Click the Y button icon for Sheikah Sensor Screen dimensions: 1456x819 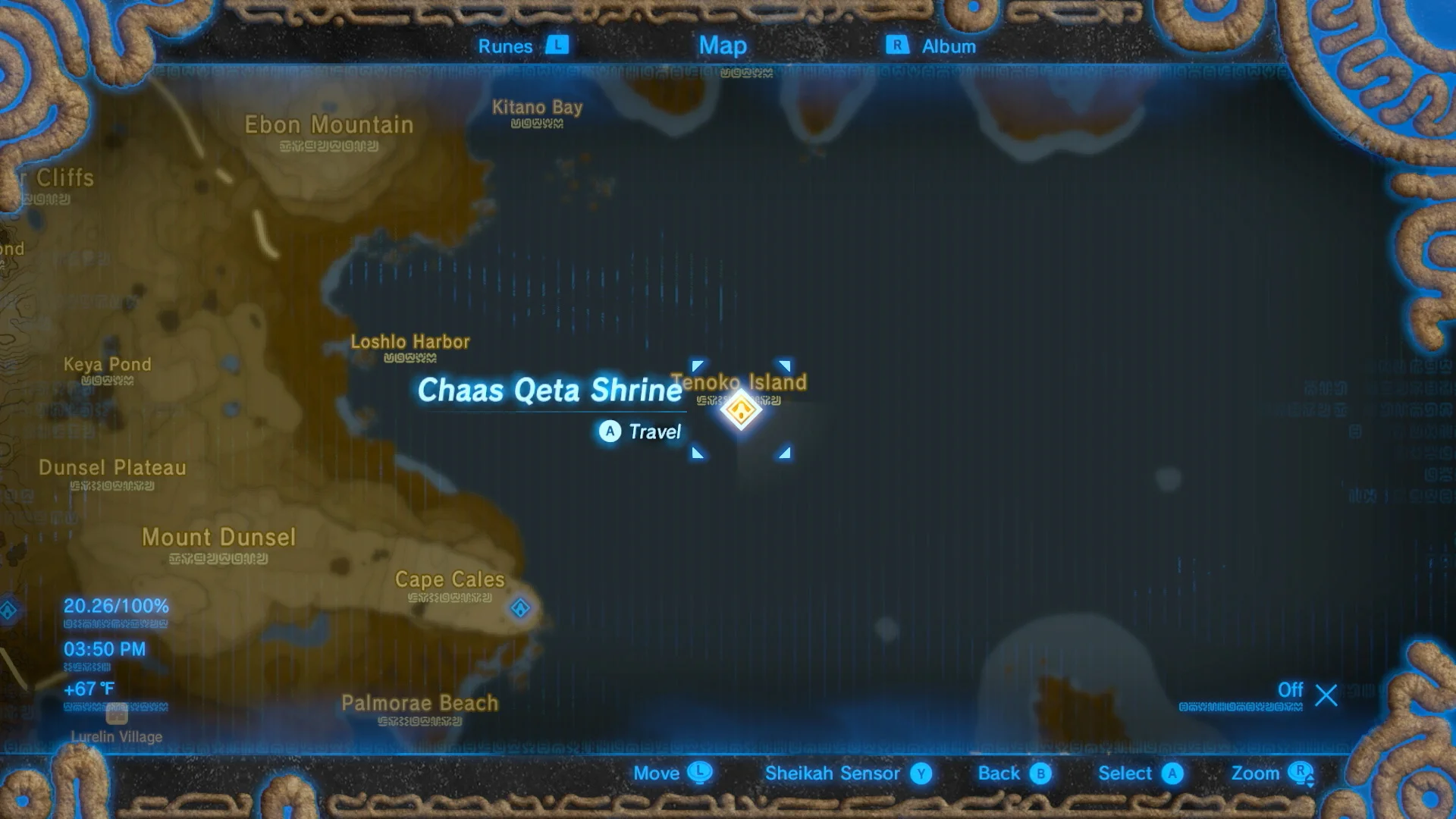922,773
